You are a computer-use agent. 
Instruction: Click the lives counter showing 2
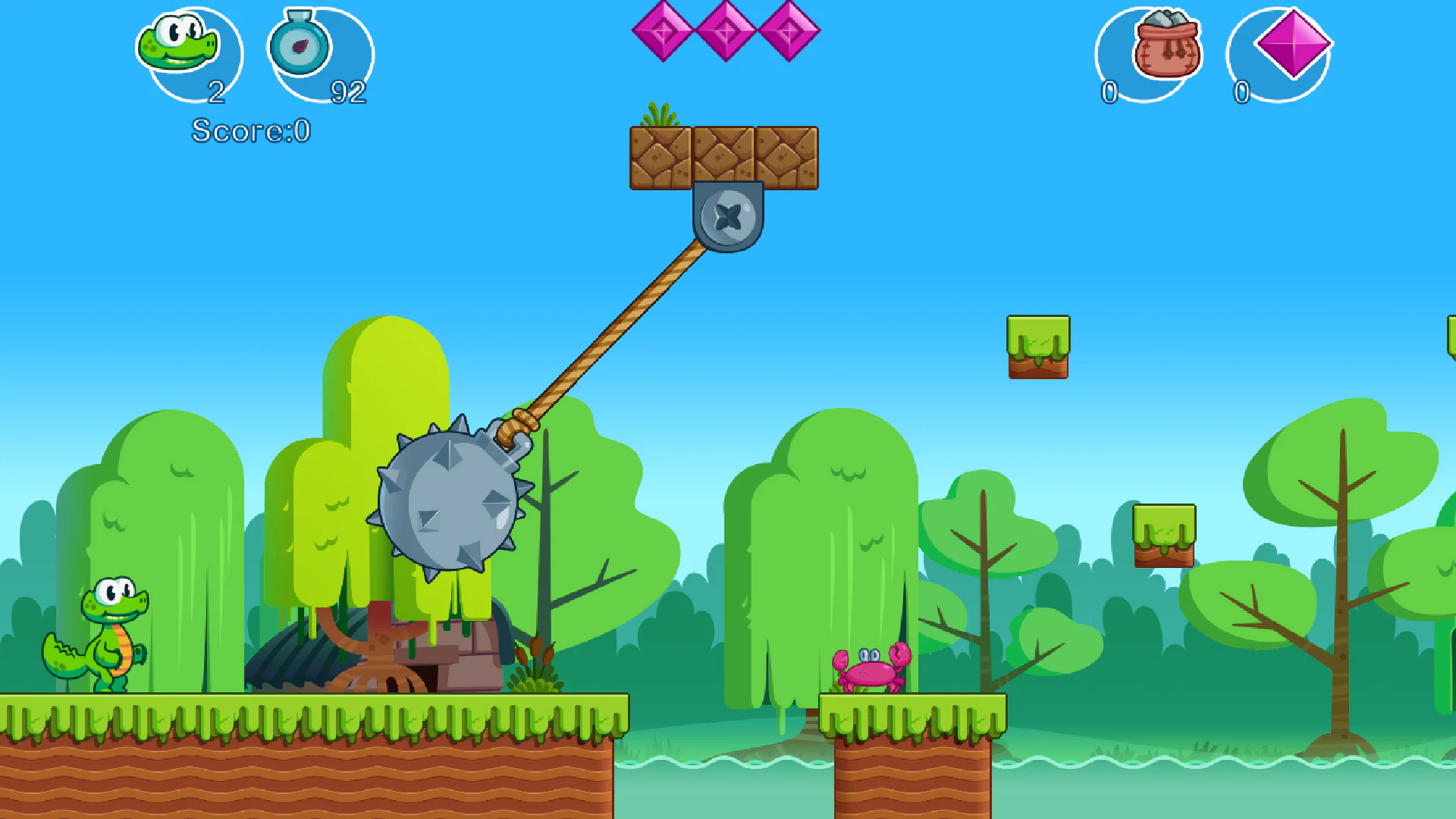(216, 93)
